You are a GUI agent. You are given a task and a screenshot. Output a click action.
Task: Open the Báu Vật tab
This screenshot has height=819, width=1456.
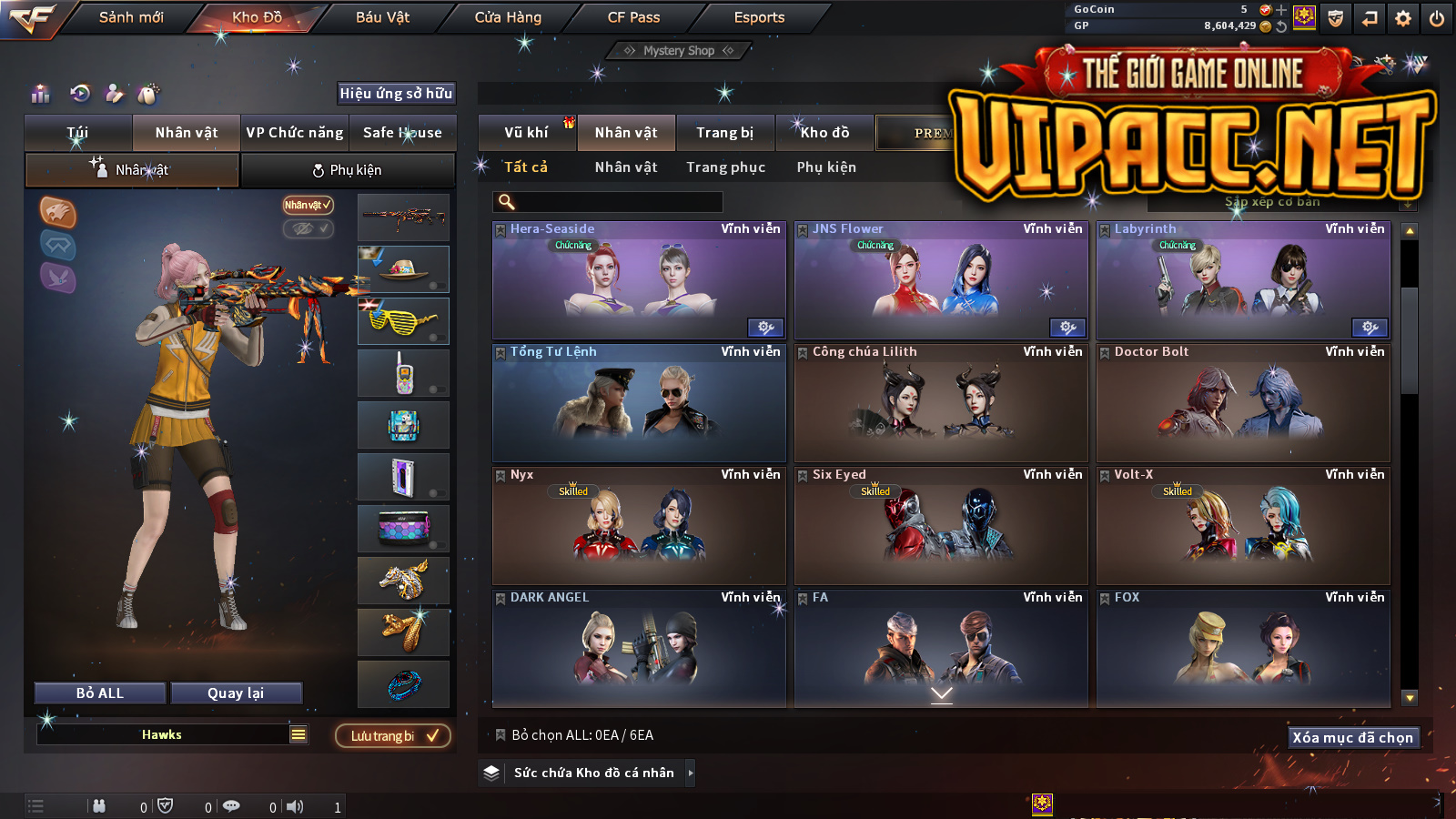click(382, 17)
